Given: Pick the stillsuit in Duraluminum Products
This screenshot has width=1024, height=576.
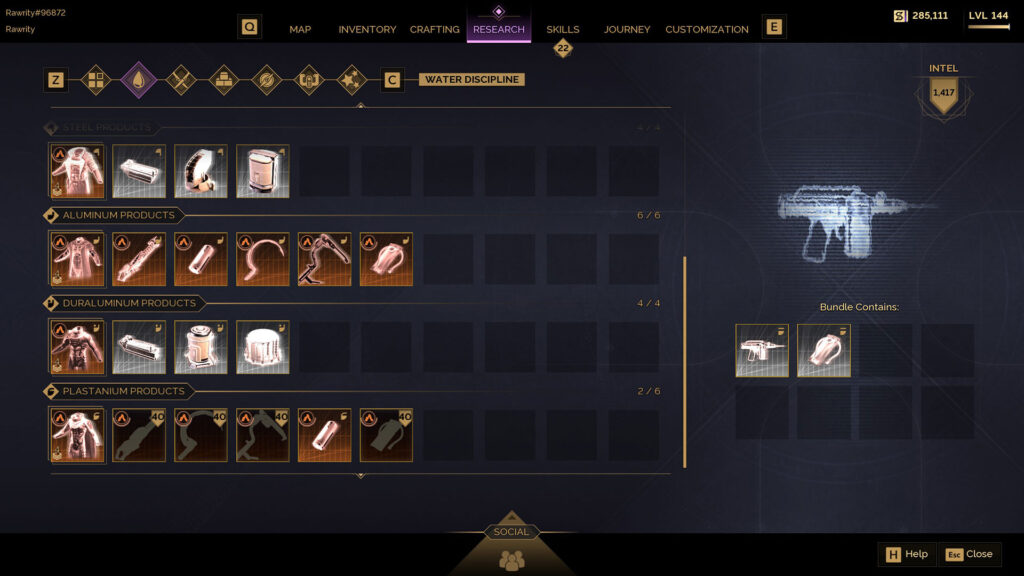Looking at the screenshot, I should [77, 347].
